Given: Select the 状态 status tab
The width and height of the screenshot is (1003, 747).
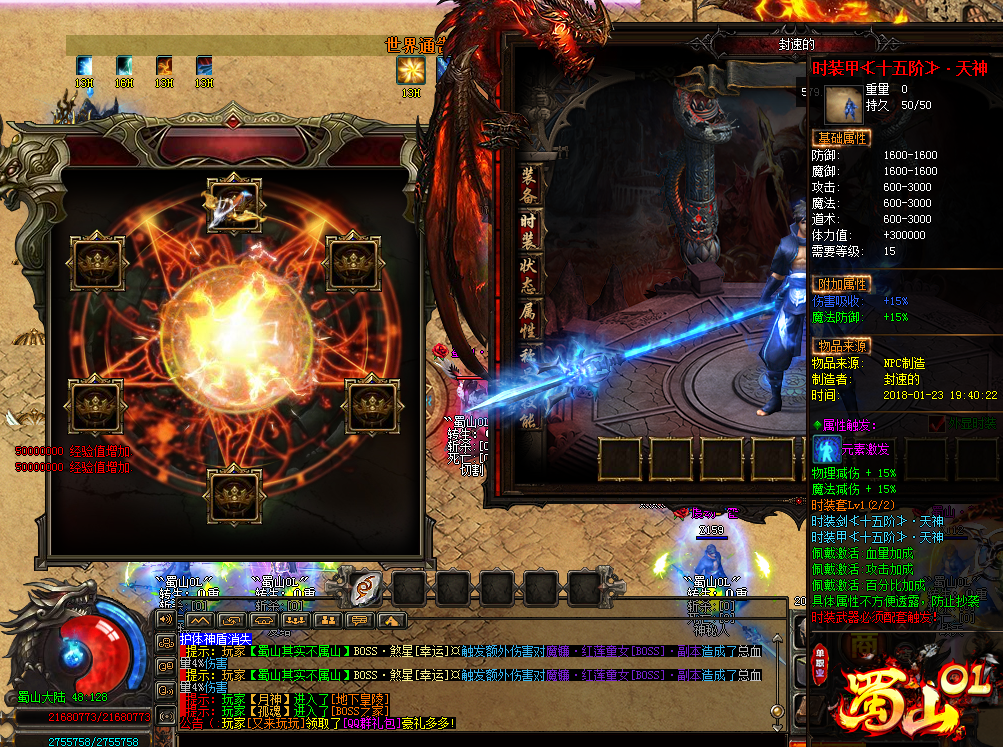Looking at the screenshot, I should [x=530, y=276].
